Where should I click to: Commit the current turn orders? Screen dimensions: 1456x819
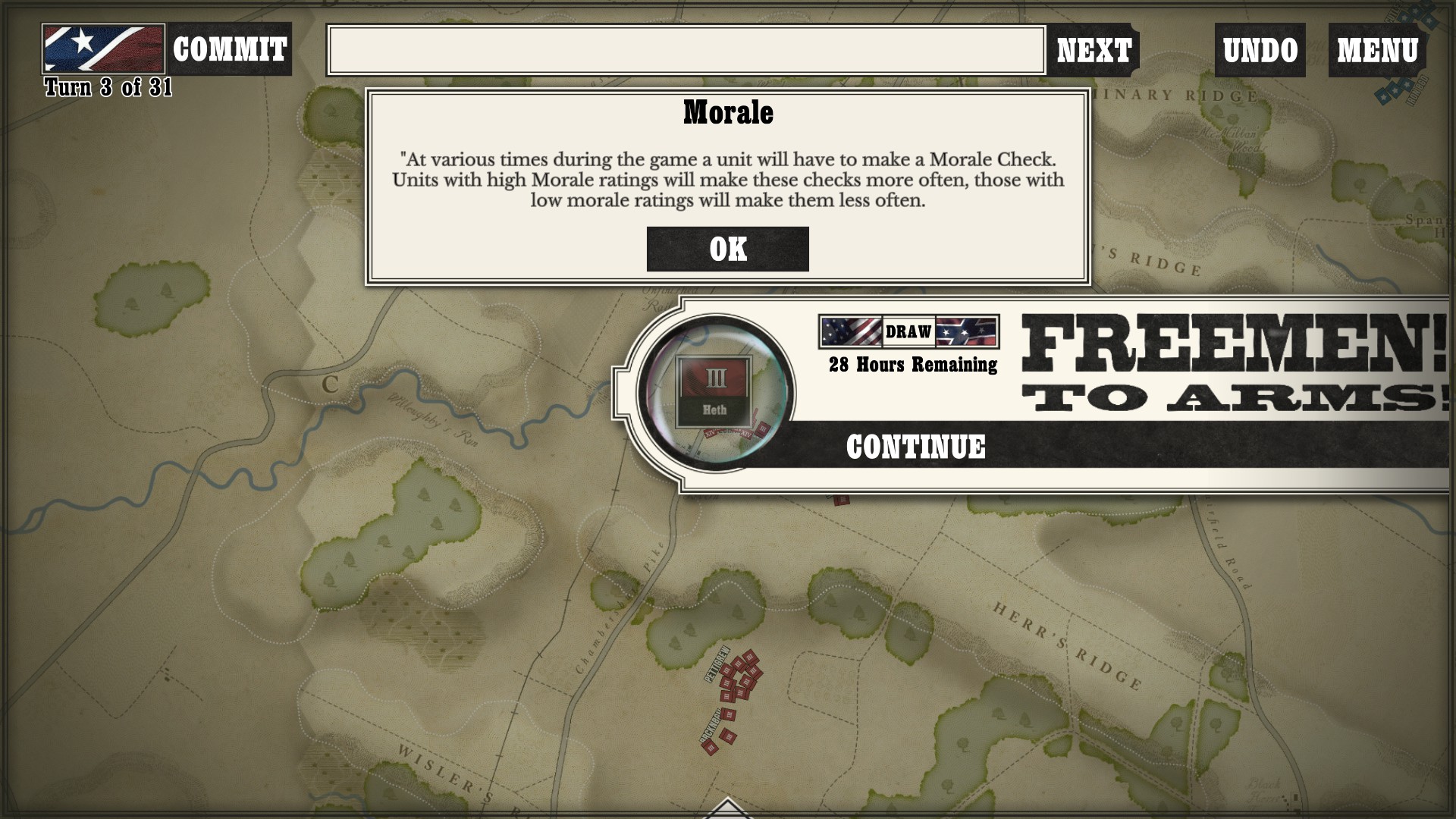pos(229,50)
